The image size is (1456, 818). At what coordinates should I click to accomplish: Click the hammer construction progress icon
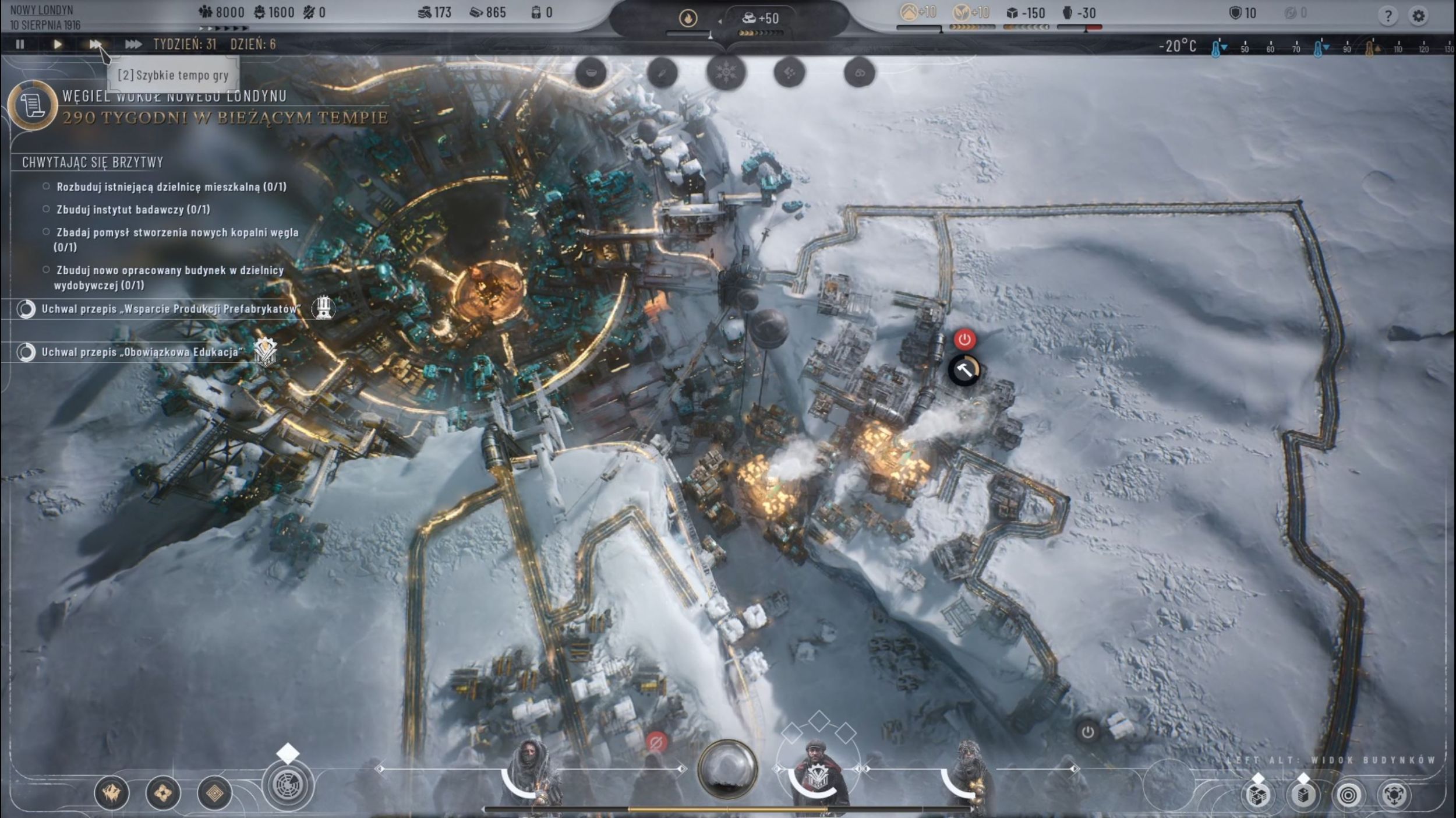(x=964, y=371)
